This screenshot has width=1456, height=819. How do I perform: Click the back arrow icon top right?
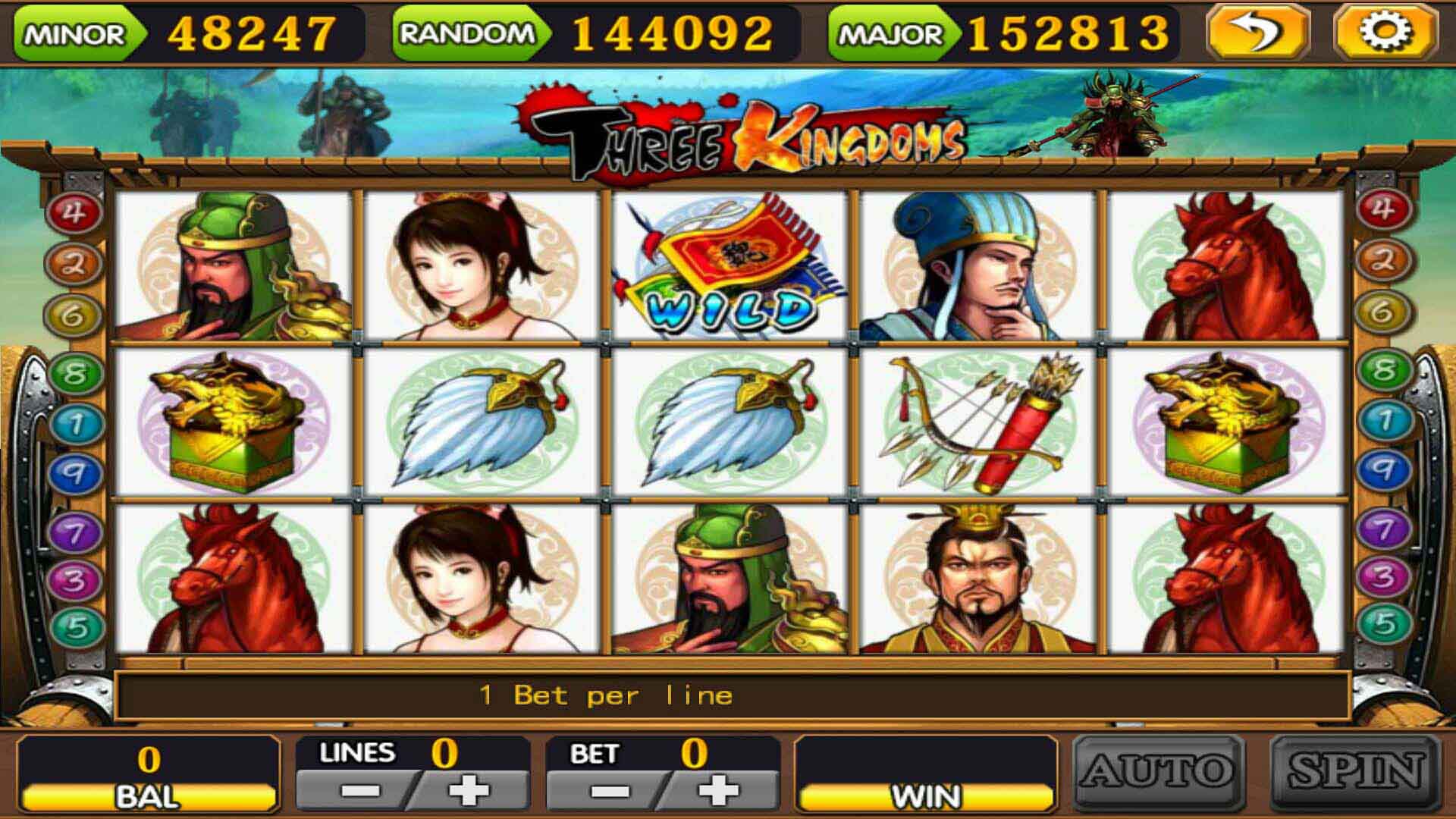pyautogui.click(x=1259, y=32)
